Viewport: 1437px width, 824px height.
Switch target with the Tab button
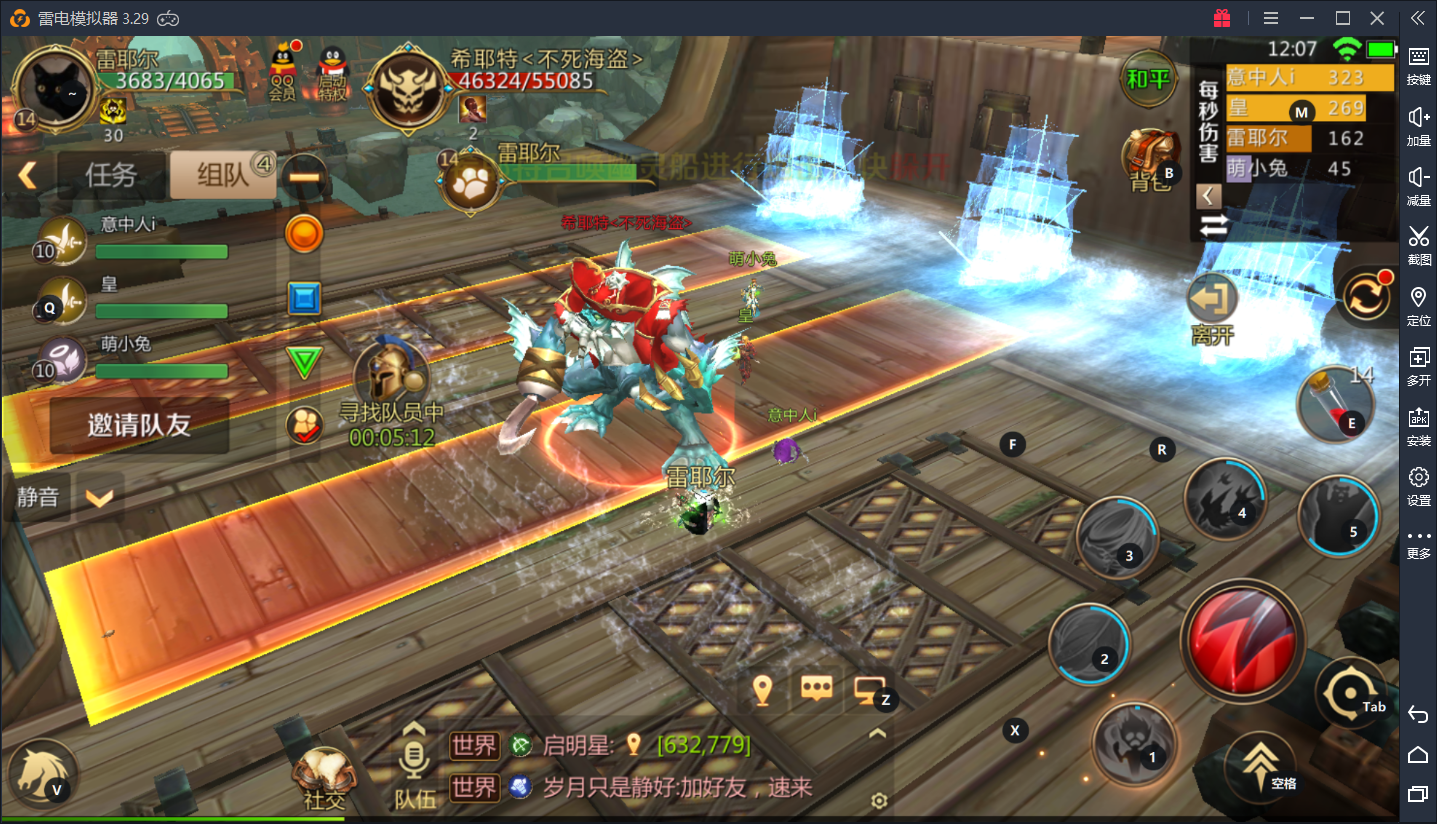(1351, 692)
